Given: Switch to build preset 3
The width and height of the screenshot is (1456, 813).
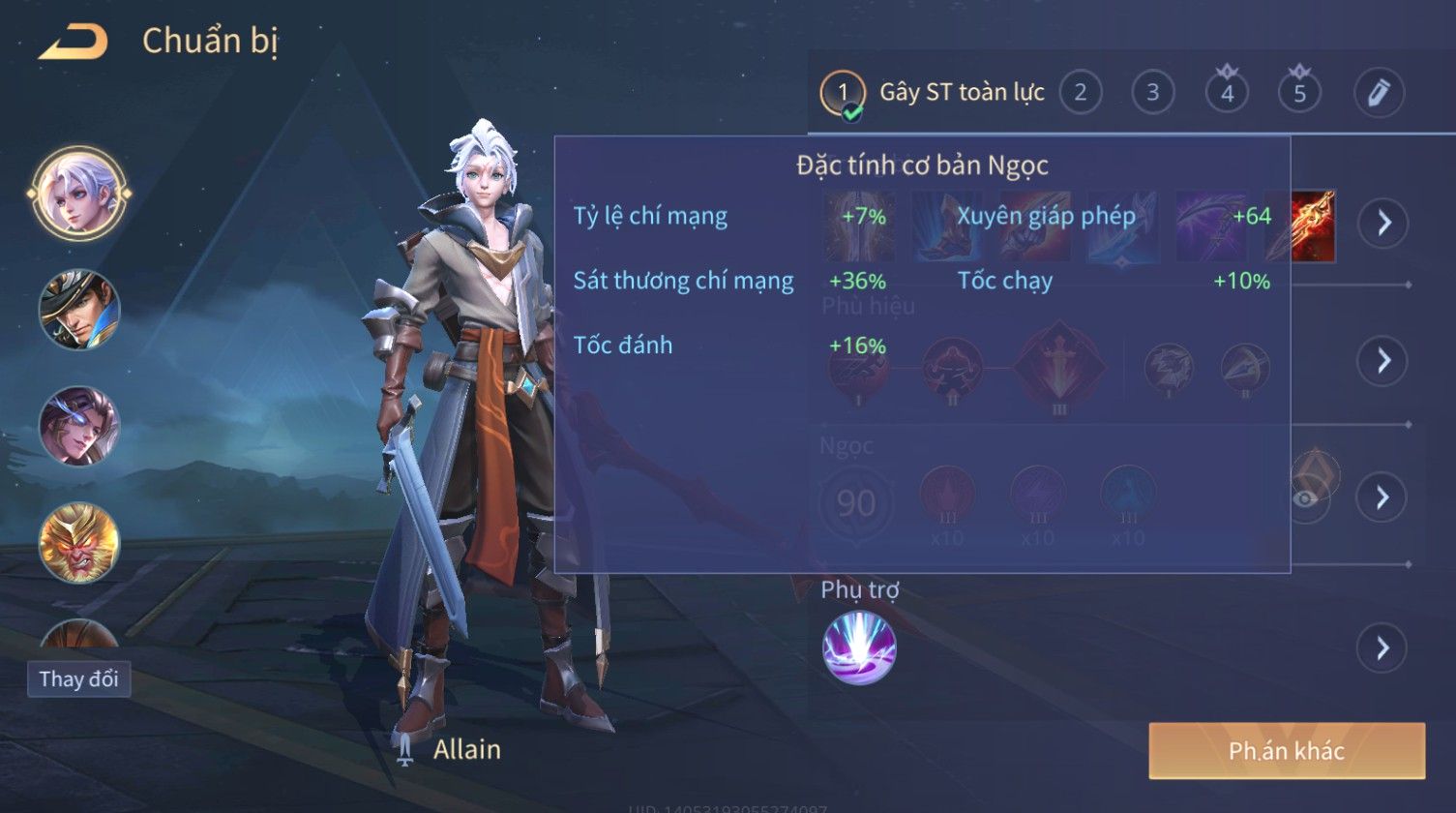Looking at the screenshot, I should (1152, 92).
